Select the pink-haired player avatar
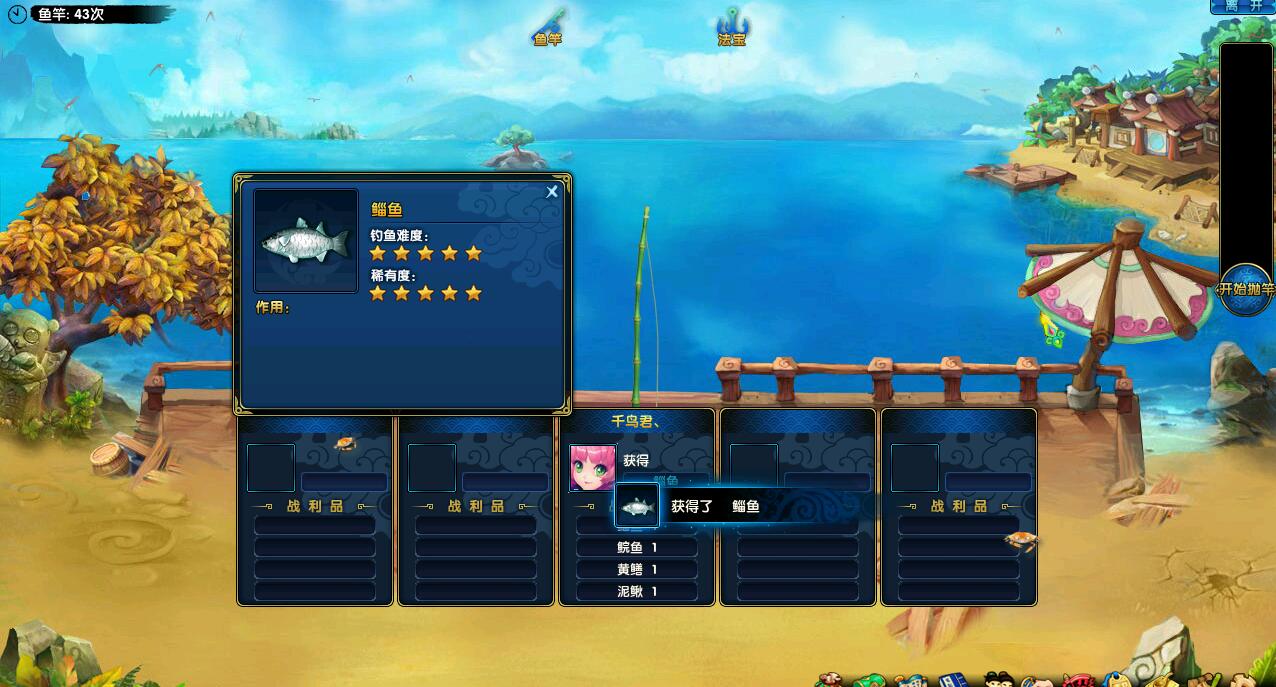Screen dimensions: 1276x687 click(593, 468)
